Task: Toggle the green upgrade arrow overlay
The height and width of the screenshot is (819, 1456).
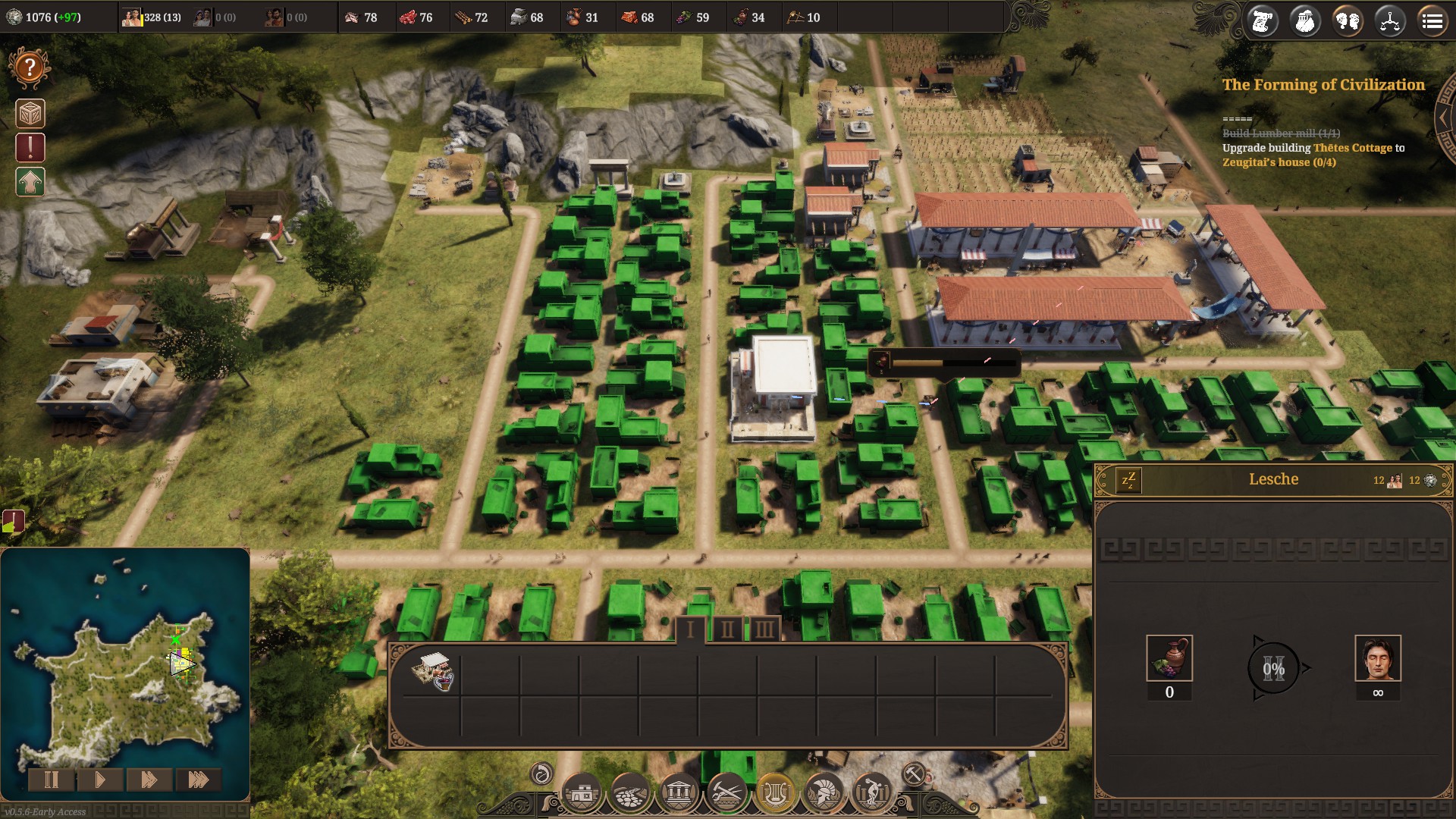Action: [30, 182]
